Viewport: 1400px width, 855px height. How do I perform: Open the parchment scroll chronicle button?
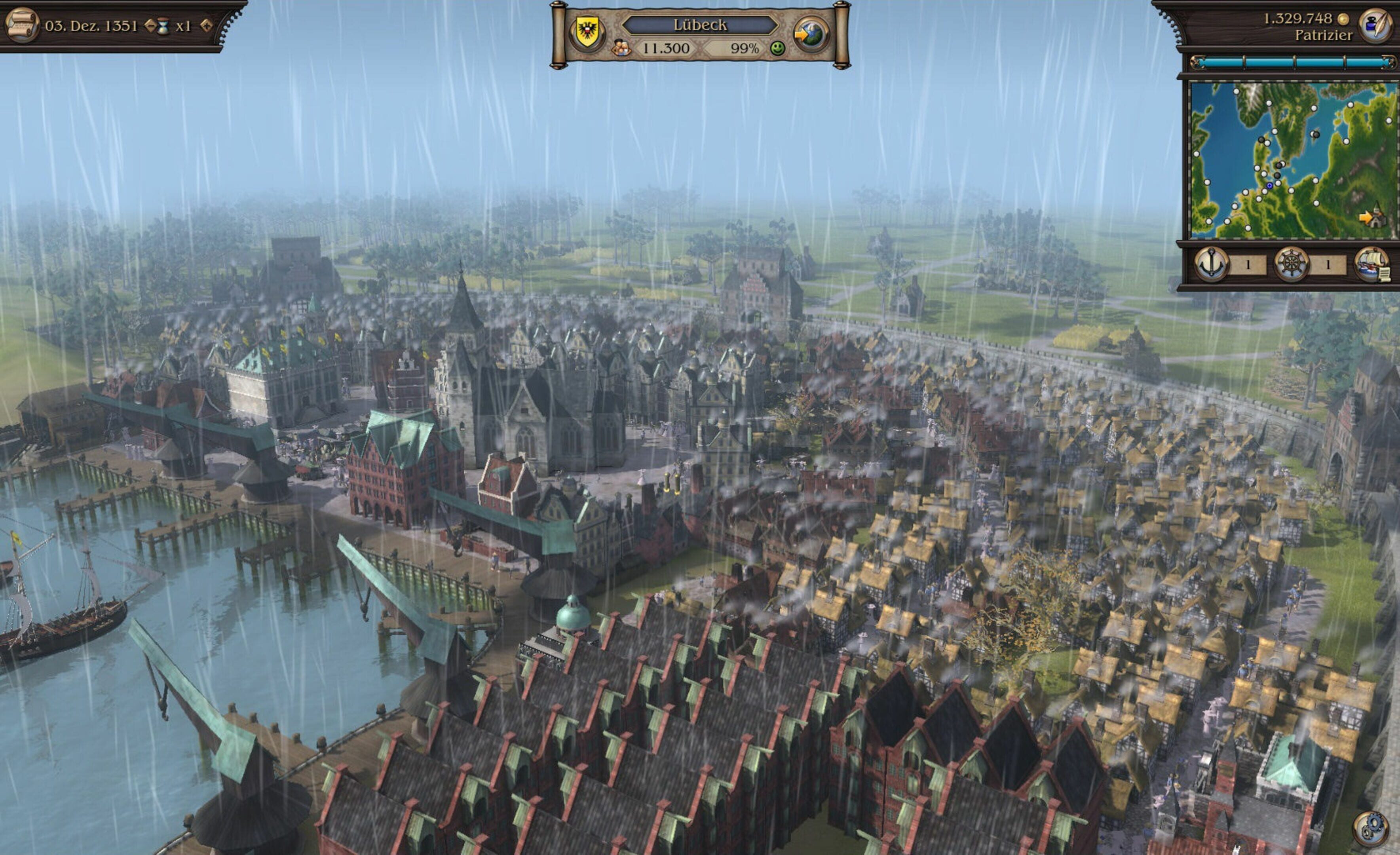22,25
